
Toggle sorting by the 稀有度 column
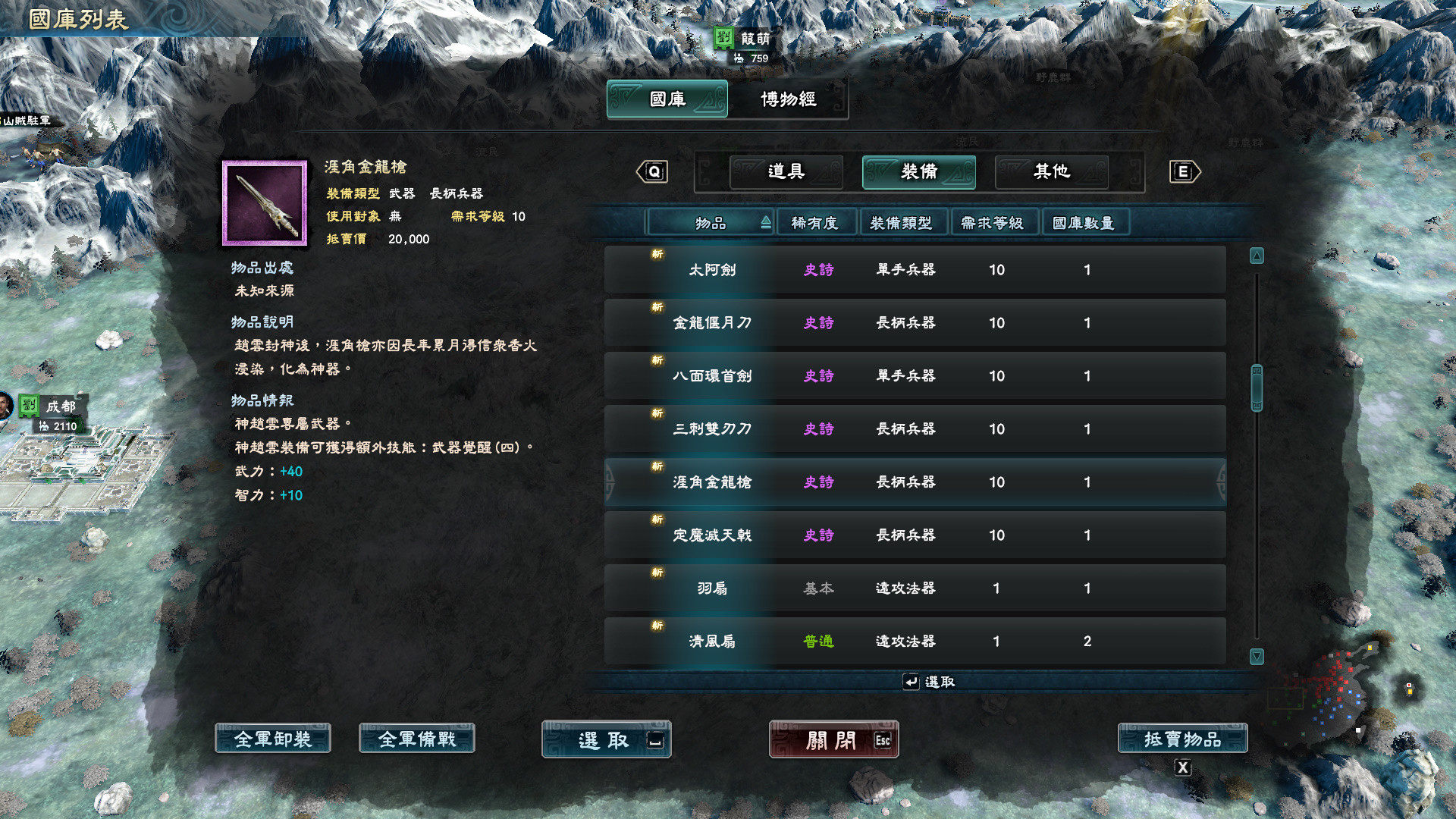point(817,221)
